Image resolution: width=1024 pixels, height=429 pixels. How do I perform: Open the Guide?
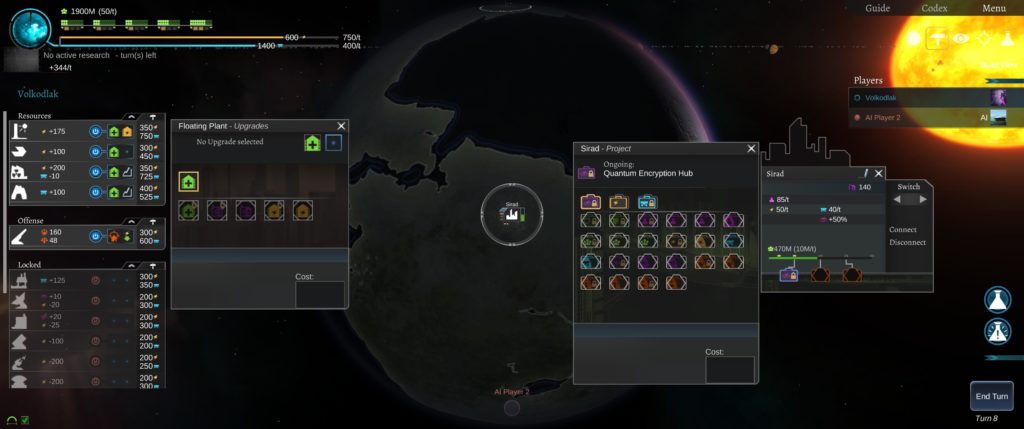click(x=877, y=8)
